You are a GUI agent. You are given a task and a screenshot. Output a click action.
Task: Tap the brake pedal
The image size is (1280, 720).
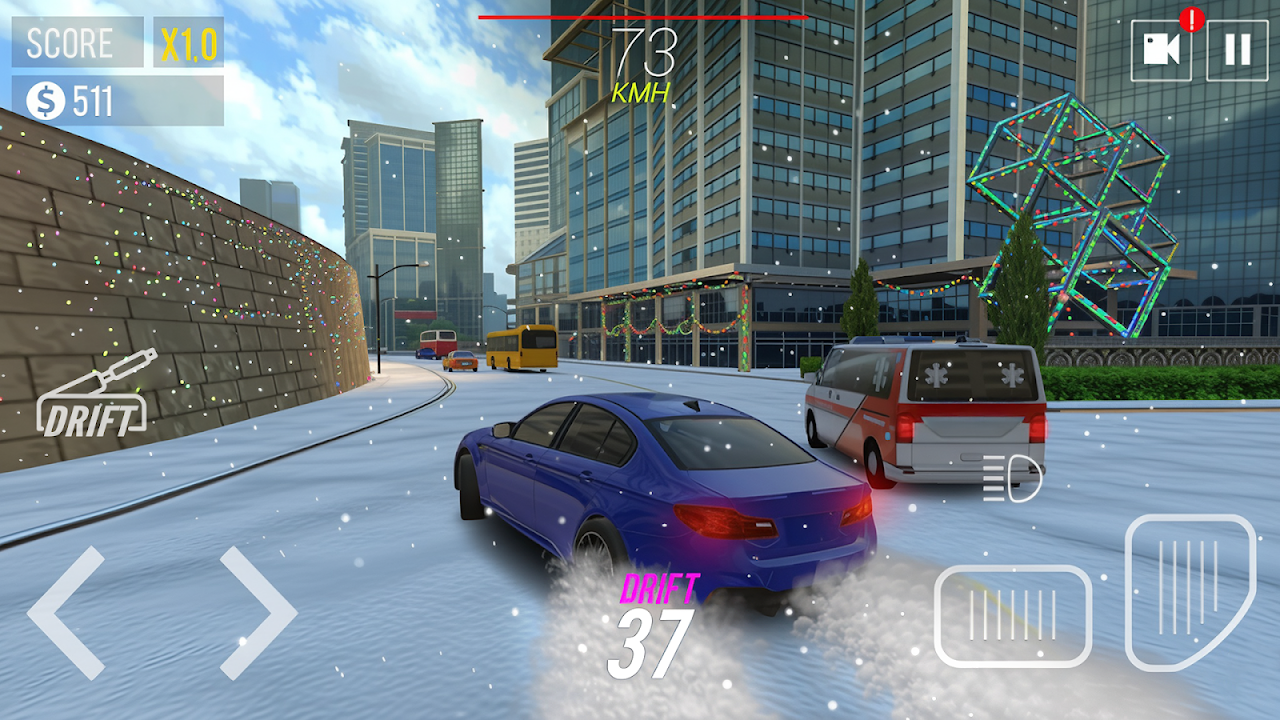click(x=1012, y=615)
